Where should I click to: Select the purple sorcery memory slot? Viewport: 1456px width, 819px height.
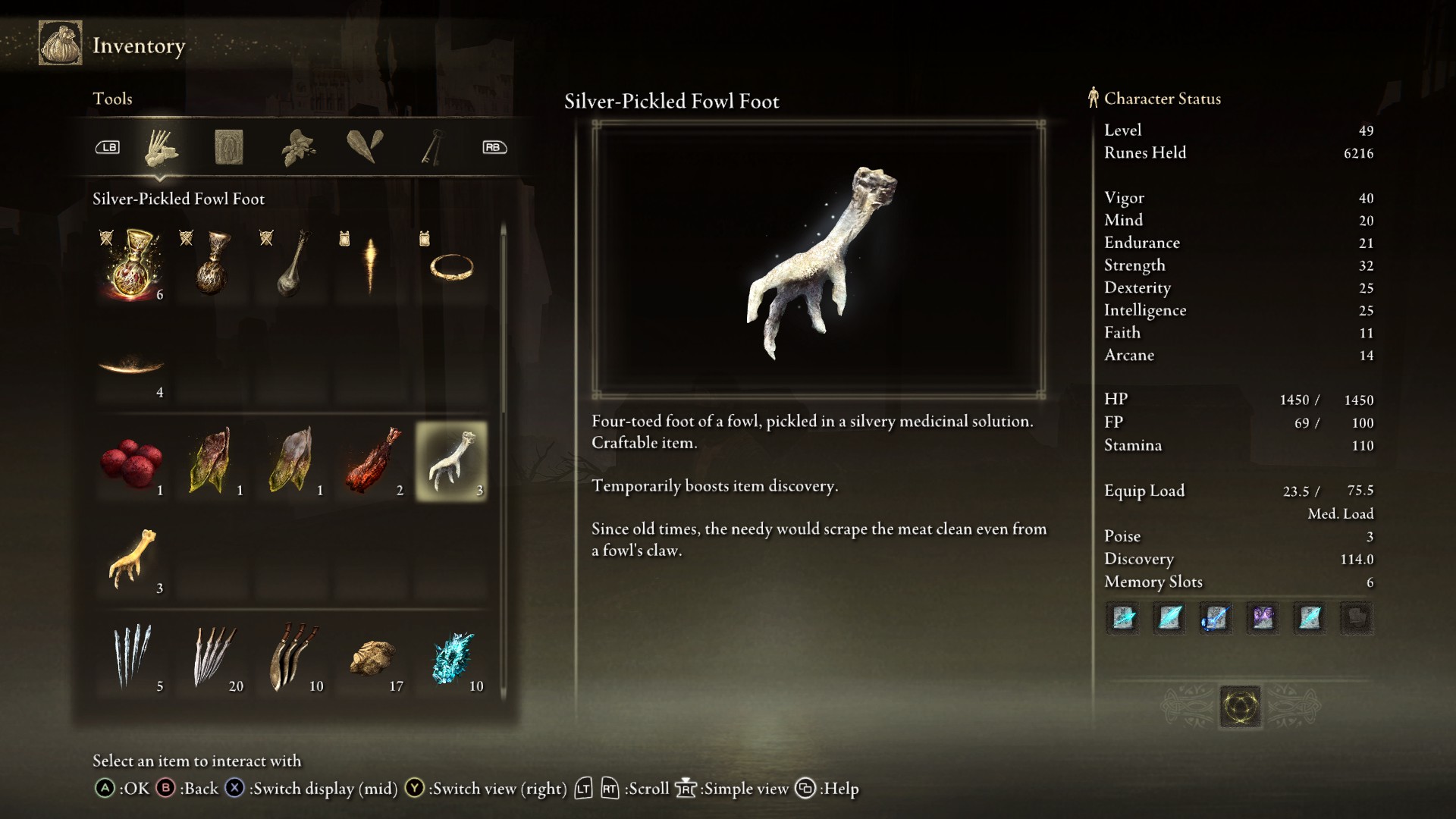coord(1263,618)
